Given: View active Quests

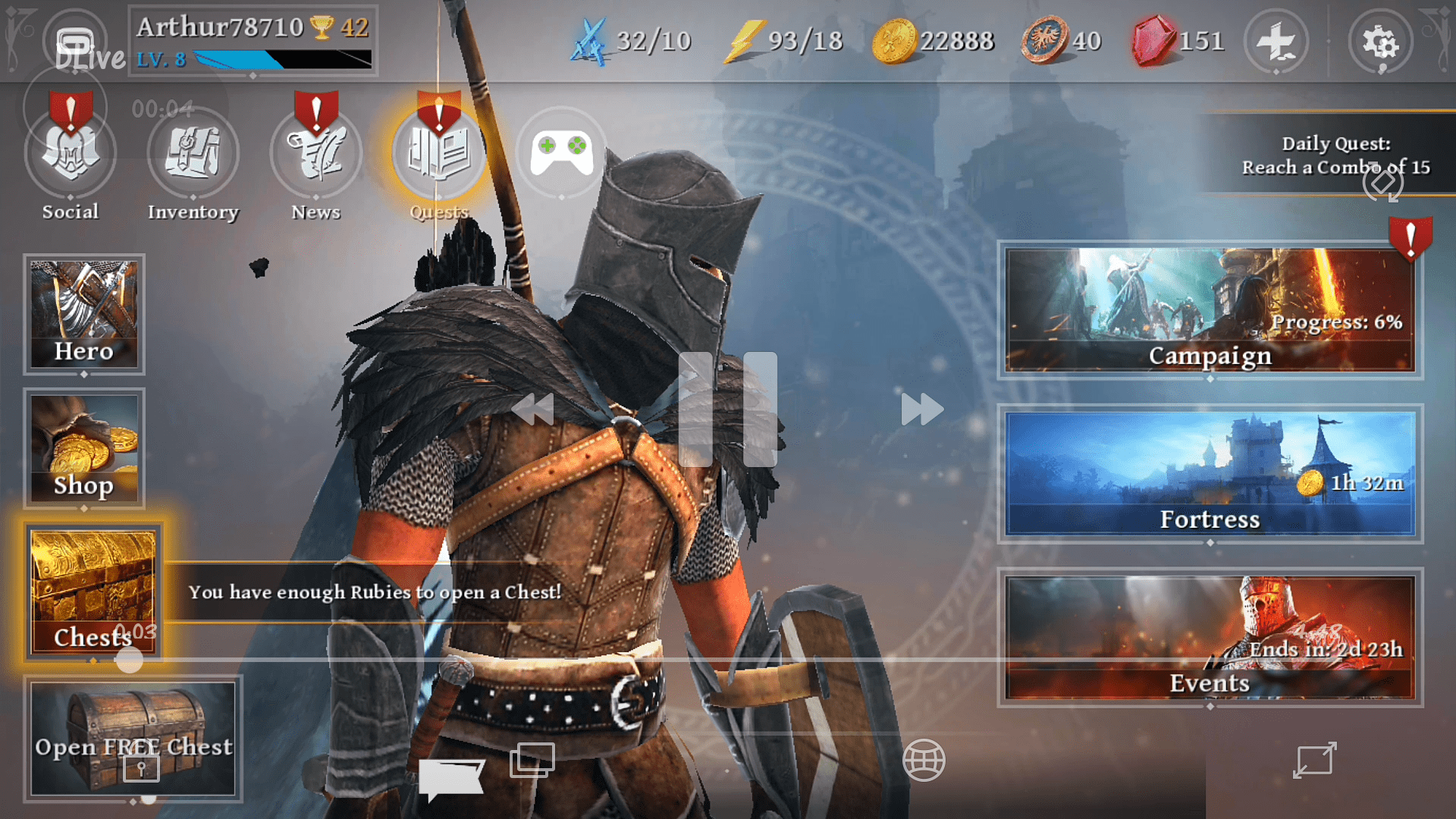Looking at the screenshot, I should pos(438,152).
